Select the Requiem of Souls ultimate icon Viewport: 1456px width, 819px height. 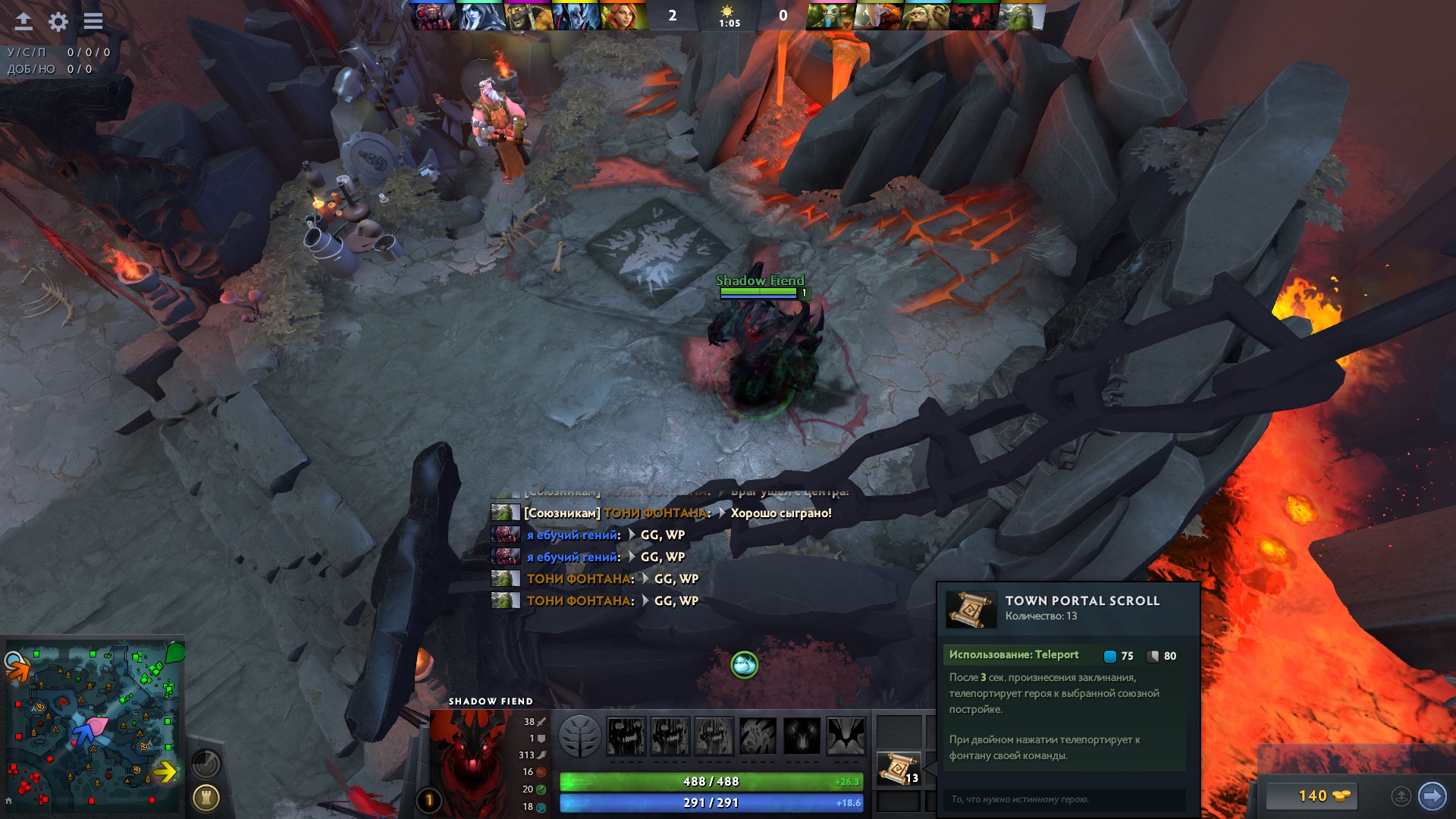coord(846,736)
